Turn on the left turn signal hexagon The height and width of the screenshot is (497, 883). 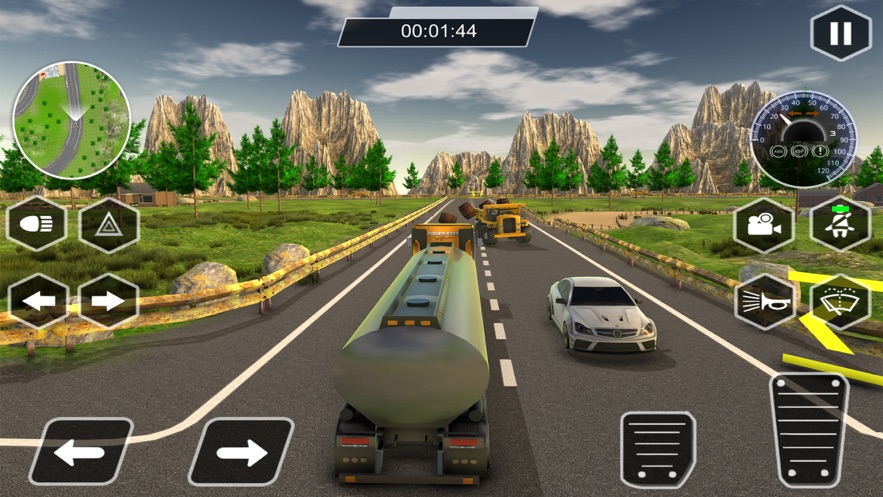tap(37, 300)
